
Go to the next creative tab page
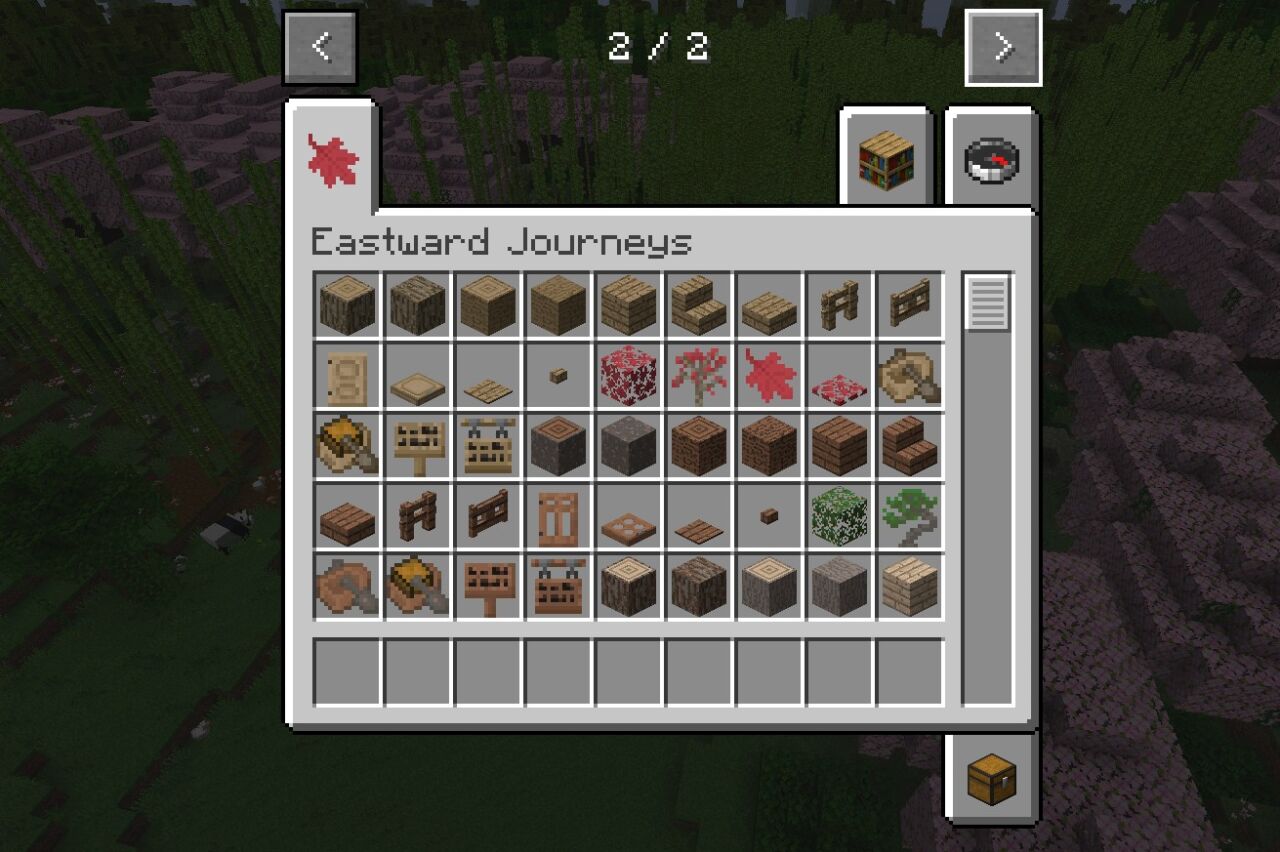[1003, 48]
